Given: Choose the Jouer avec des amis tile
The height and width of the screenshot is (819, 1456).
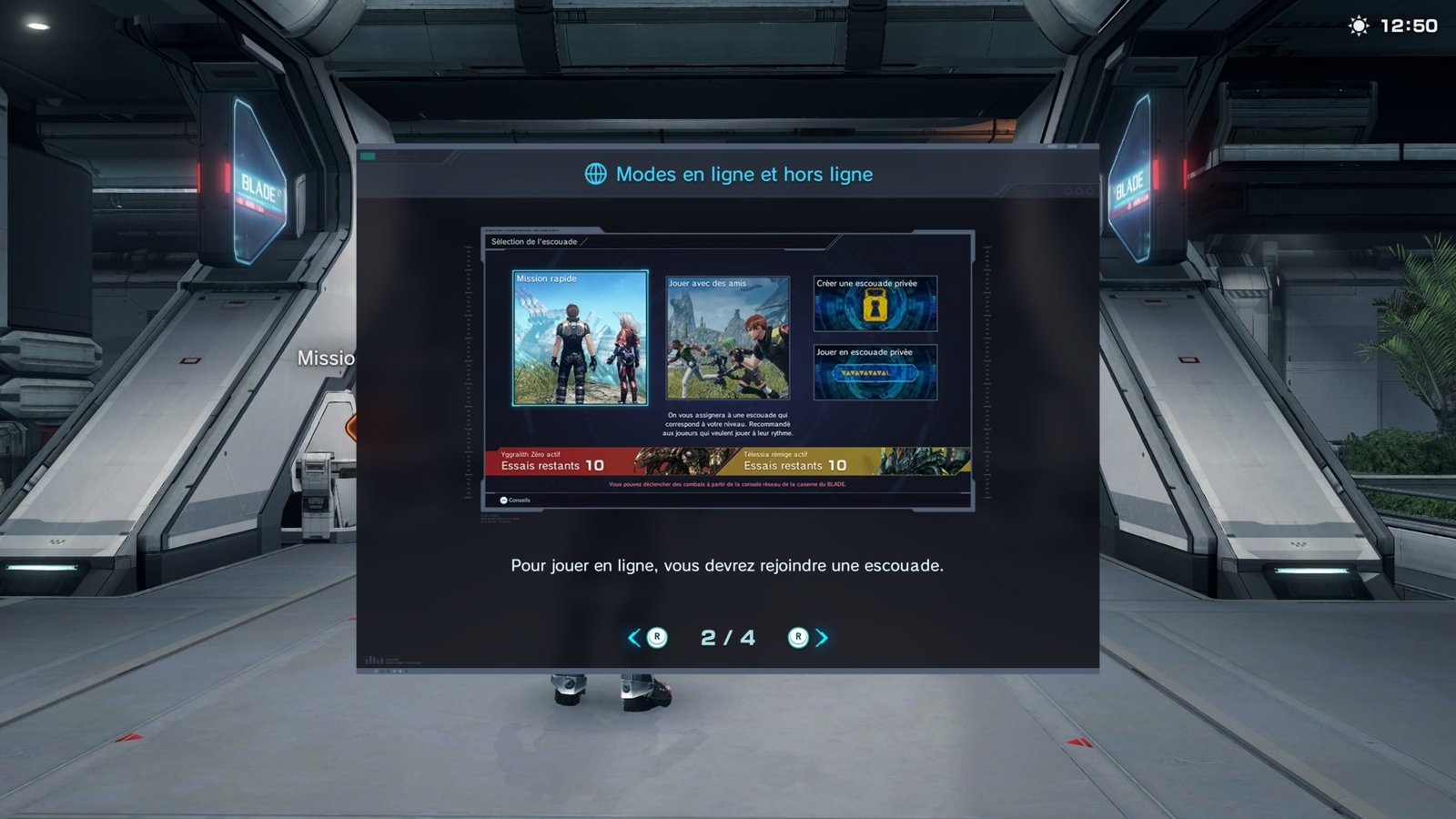Looking at the screenshot, I should click(x=727, y=338).
